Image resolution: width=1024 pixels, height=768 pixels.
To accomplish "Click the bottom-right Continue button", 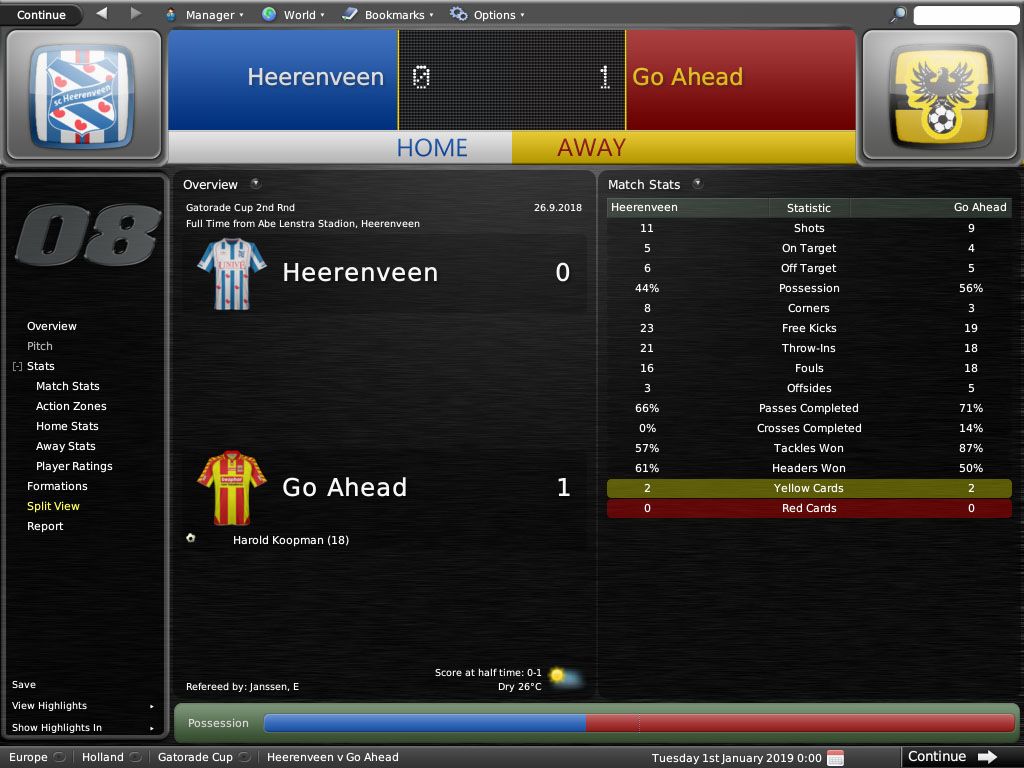I will [x=951, y=757].
